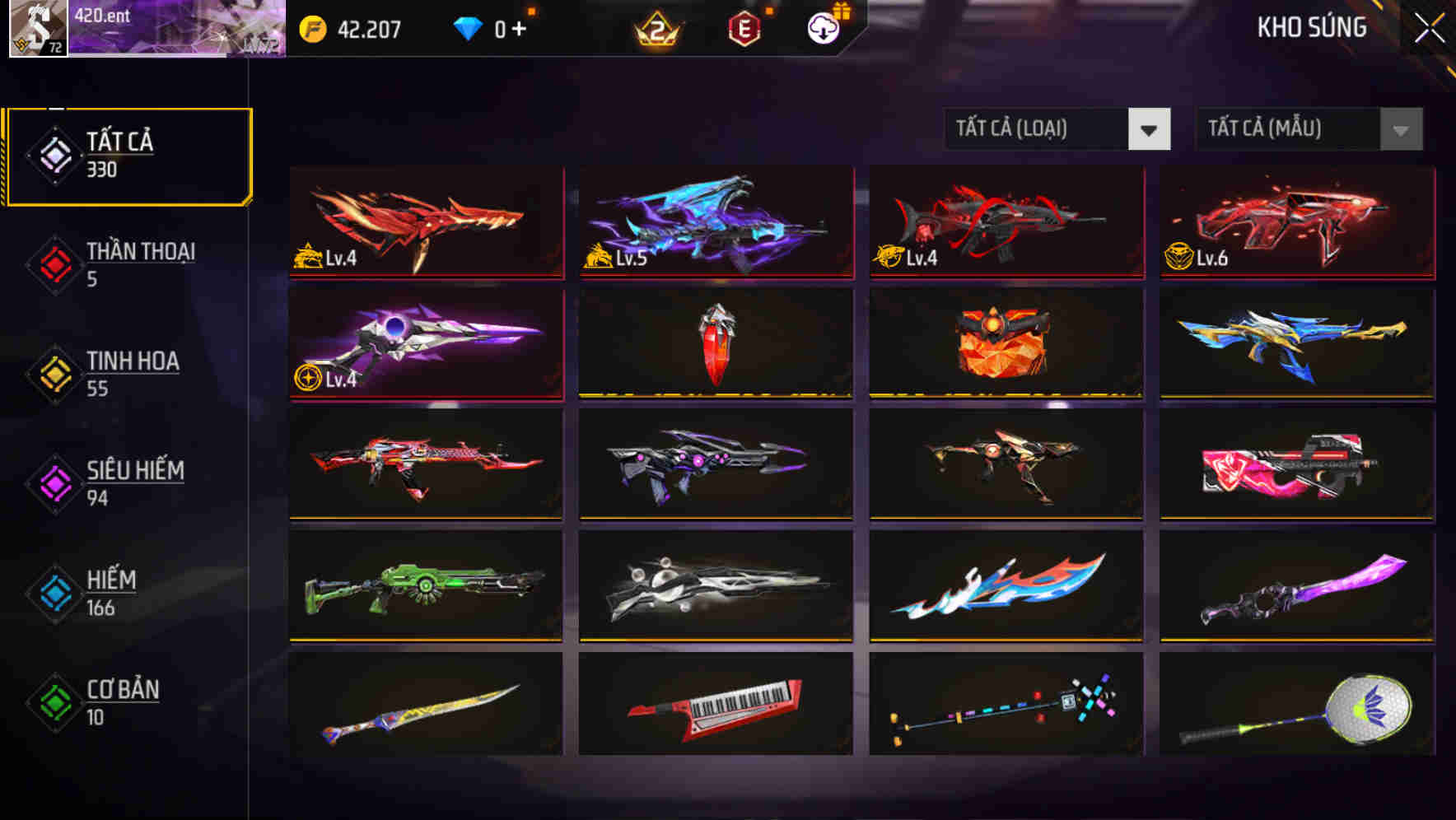Image resolution: width=1456 pixels, height=820 pixels.
Task: Click the blue diamond currency icon
Action: 469,30
